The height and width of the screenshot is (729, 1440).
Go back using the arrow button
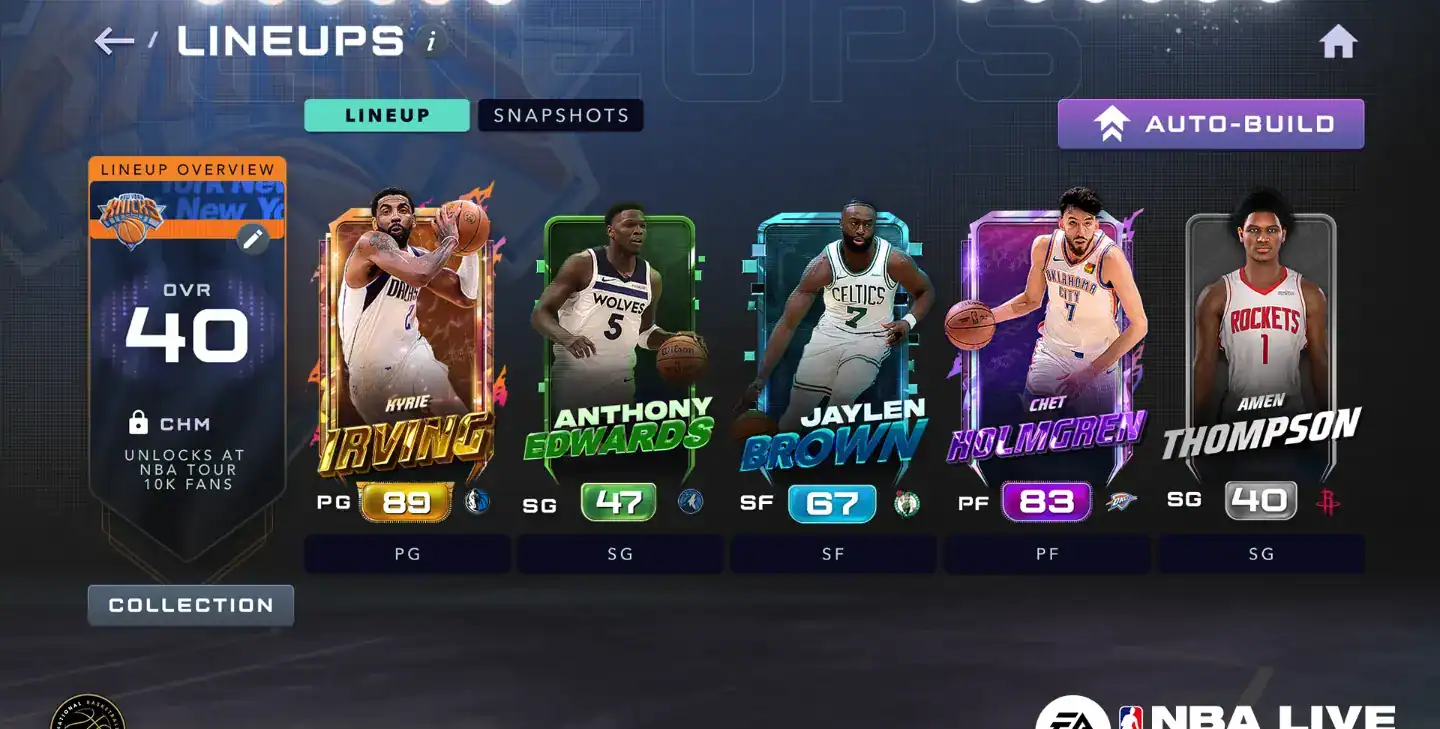click(114, 41)
